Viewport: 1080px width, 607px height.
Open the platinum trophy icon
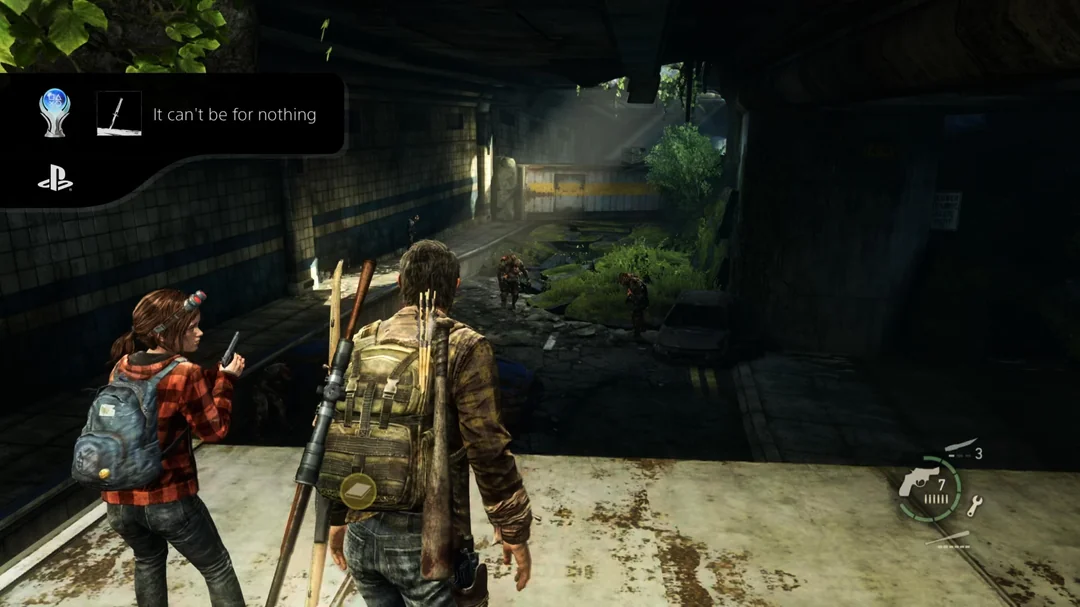point(55,112)
